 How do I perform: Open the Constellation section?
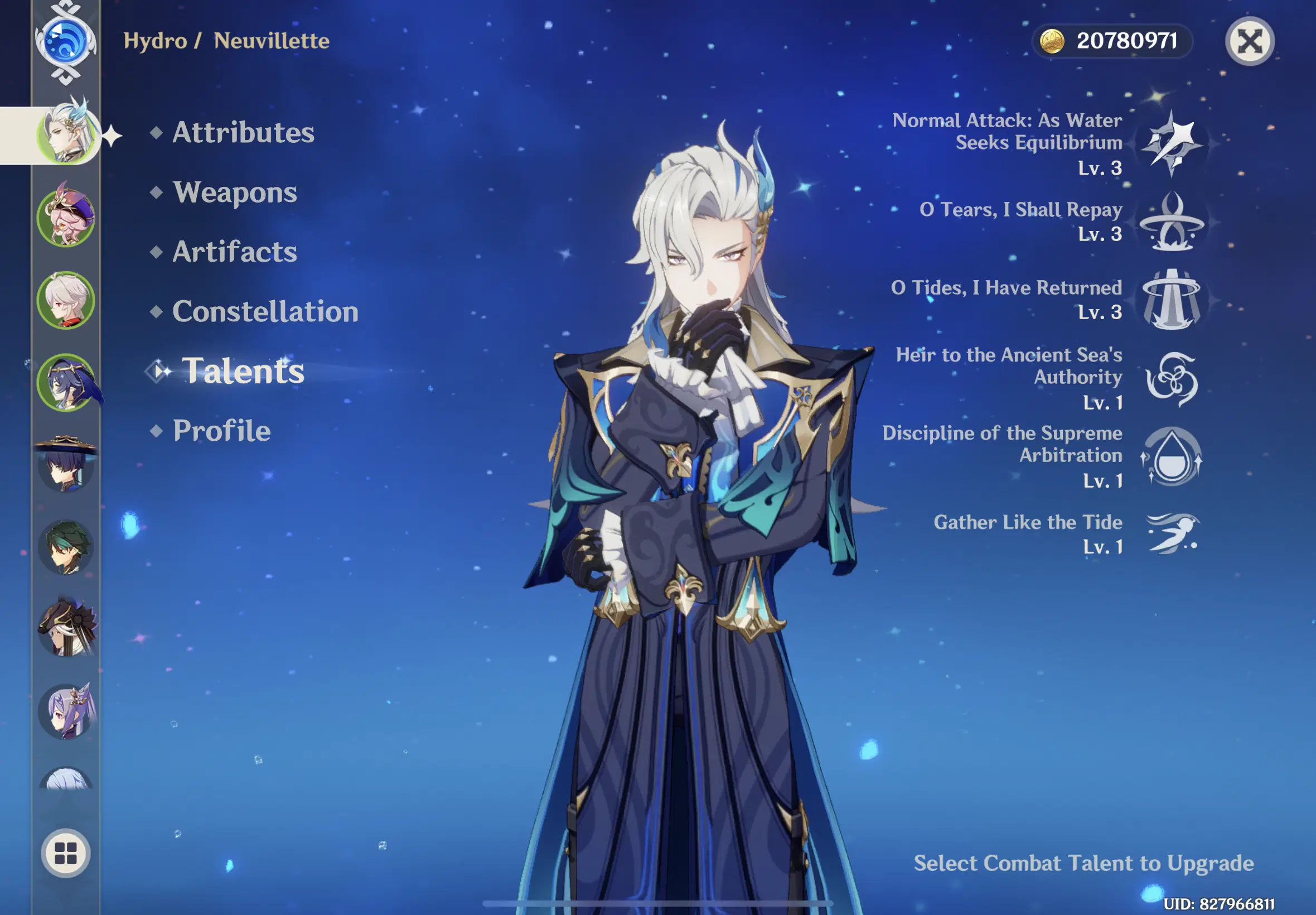pyautogui.click(x=265, y=311)
